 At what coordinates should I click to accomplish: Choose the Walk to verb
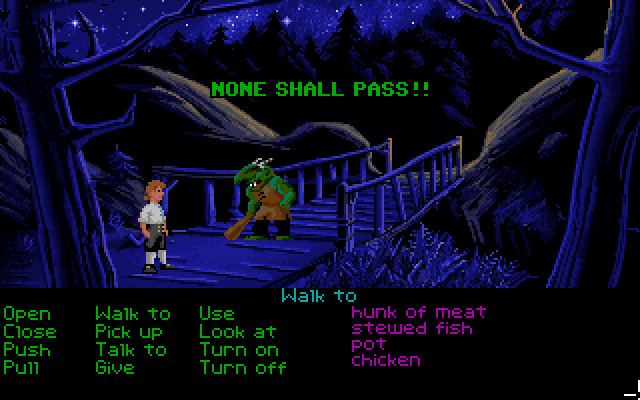pyautogui.click(x=132, y=314)
